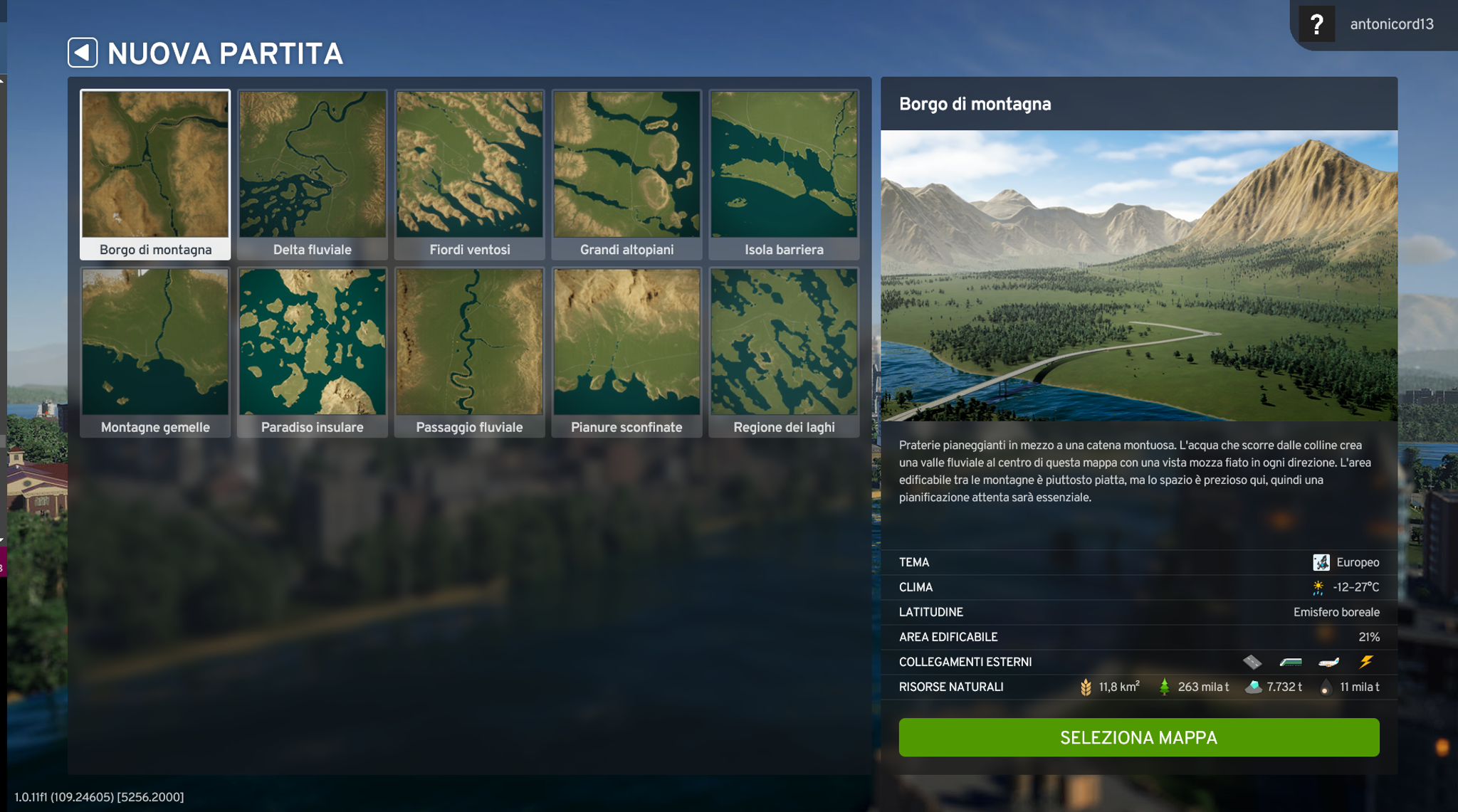Image resolution: width=1458 pixels, height=812 pixels.
Task: Click the oil resource icon
Action: coord(1325,686)
